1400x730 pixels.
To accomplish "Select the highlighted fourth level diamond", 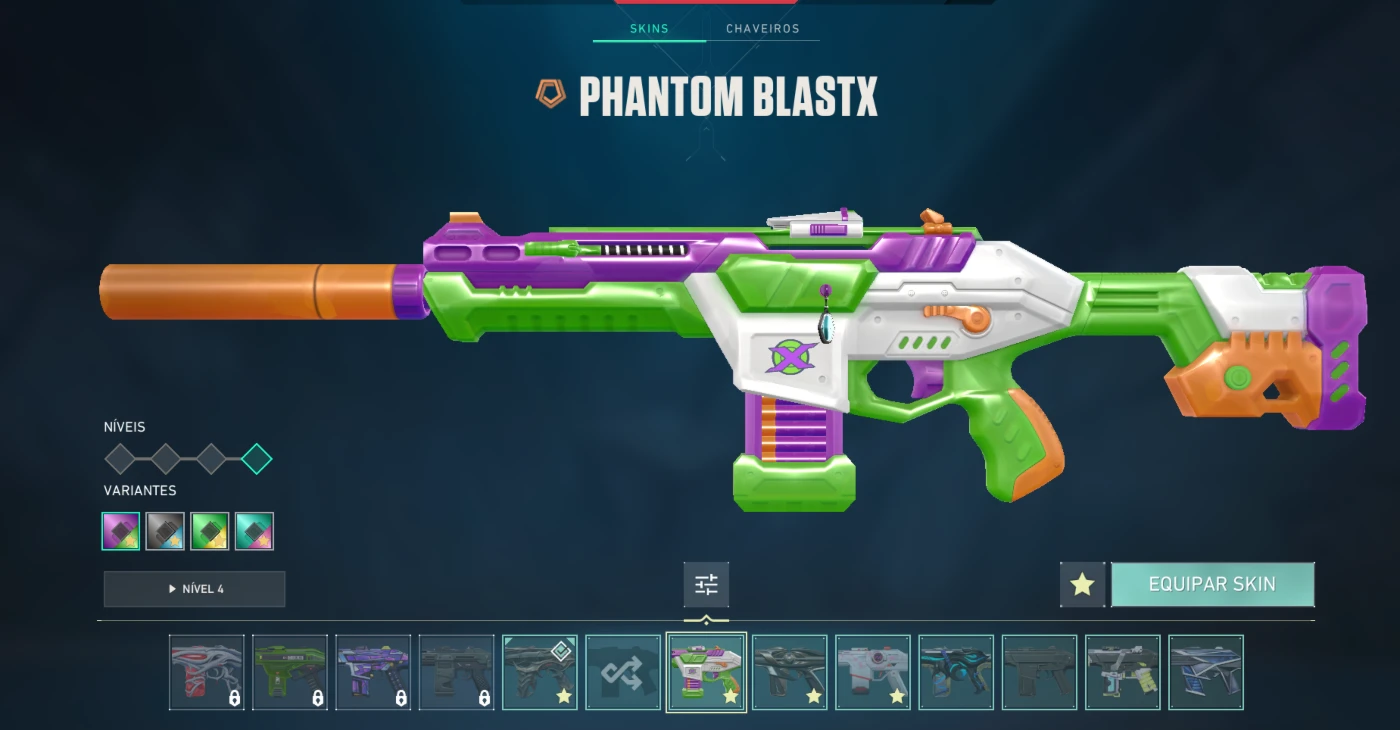I will pos(256,459).
